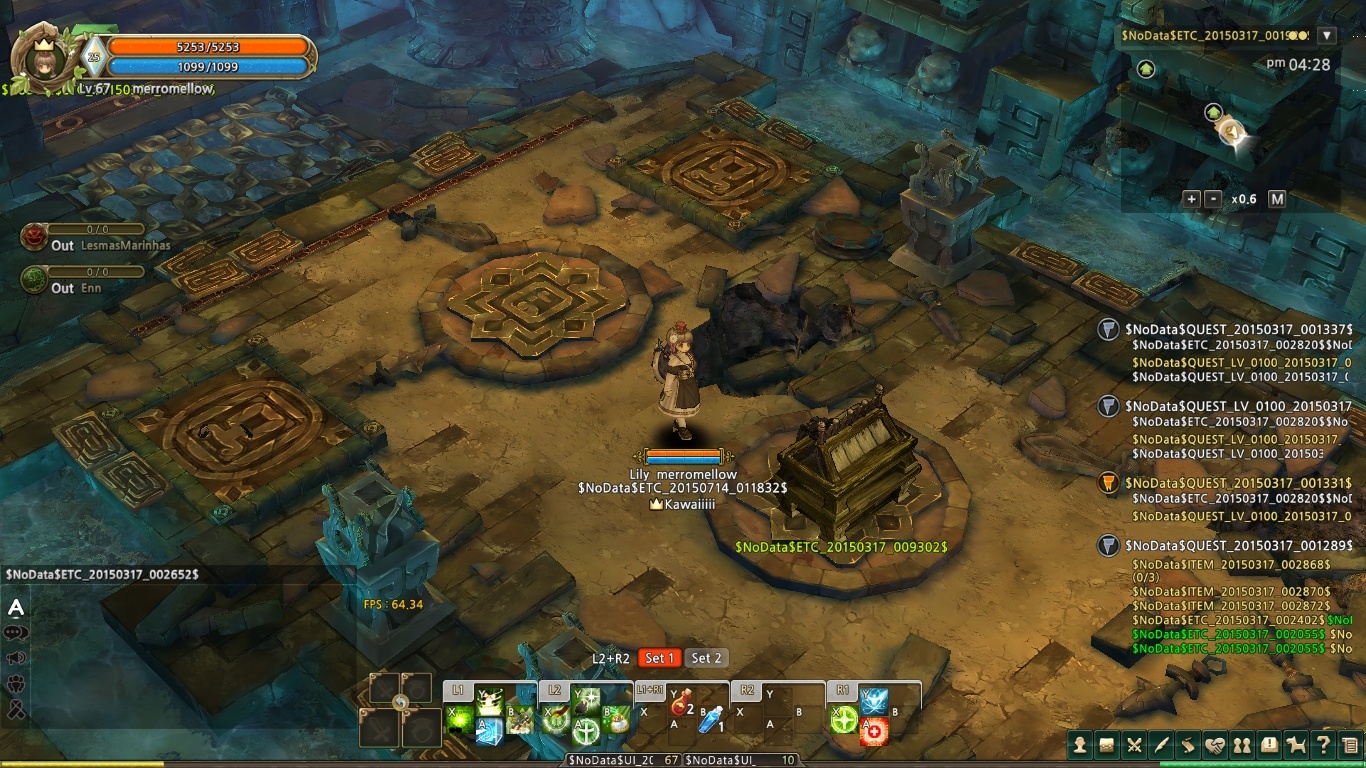Select the megaphone shout chat icon

(x=16, y=658)
